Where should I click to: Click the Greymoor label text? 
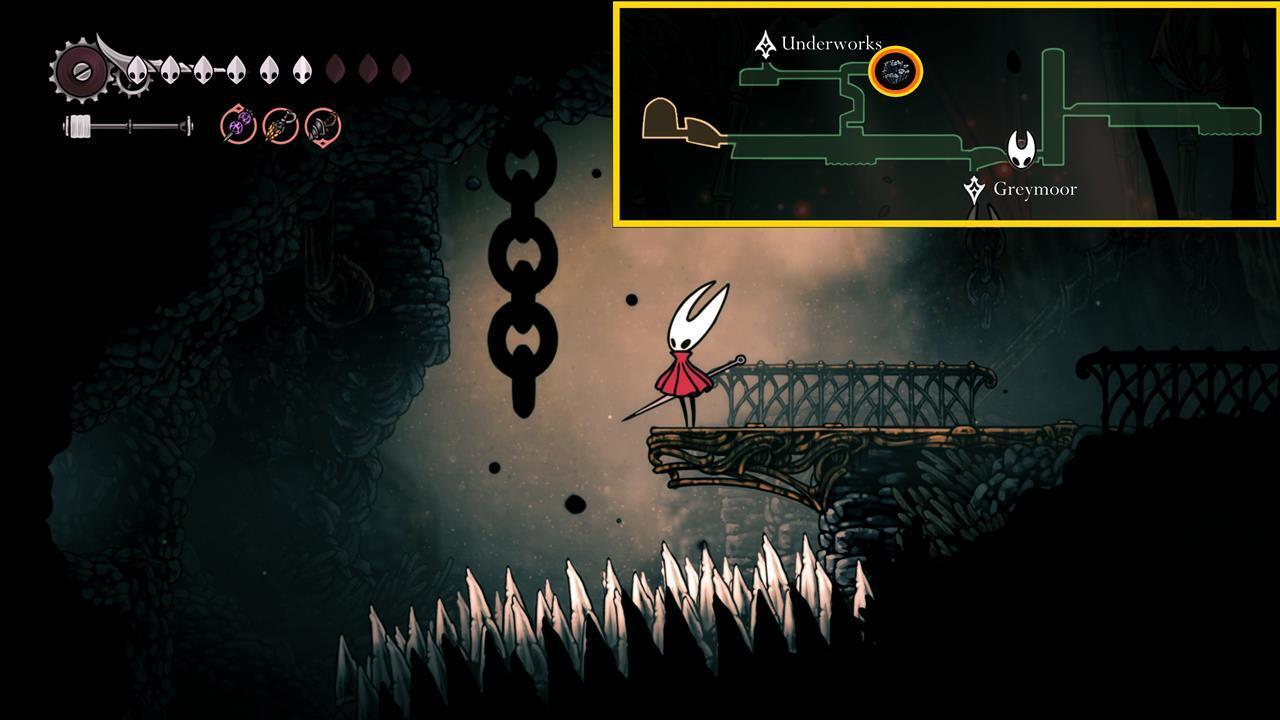tap(1035, 188)
